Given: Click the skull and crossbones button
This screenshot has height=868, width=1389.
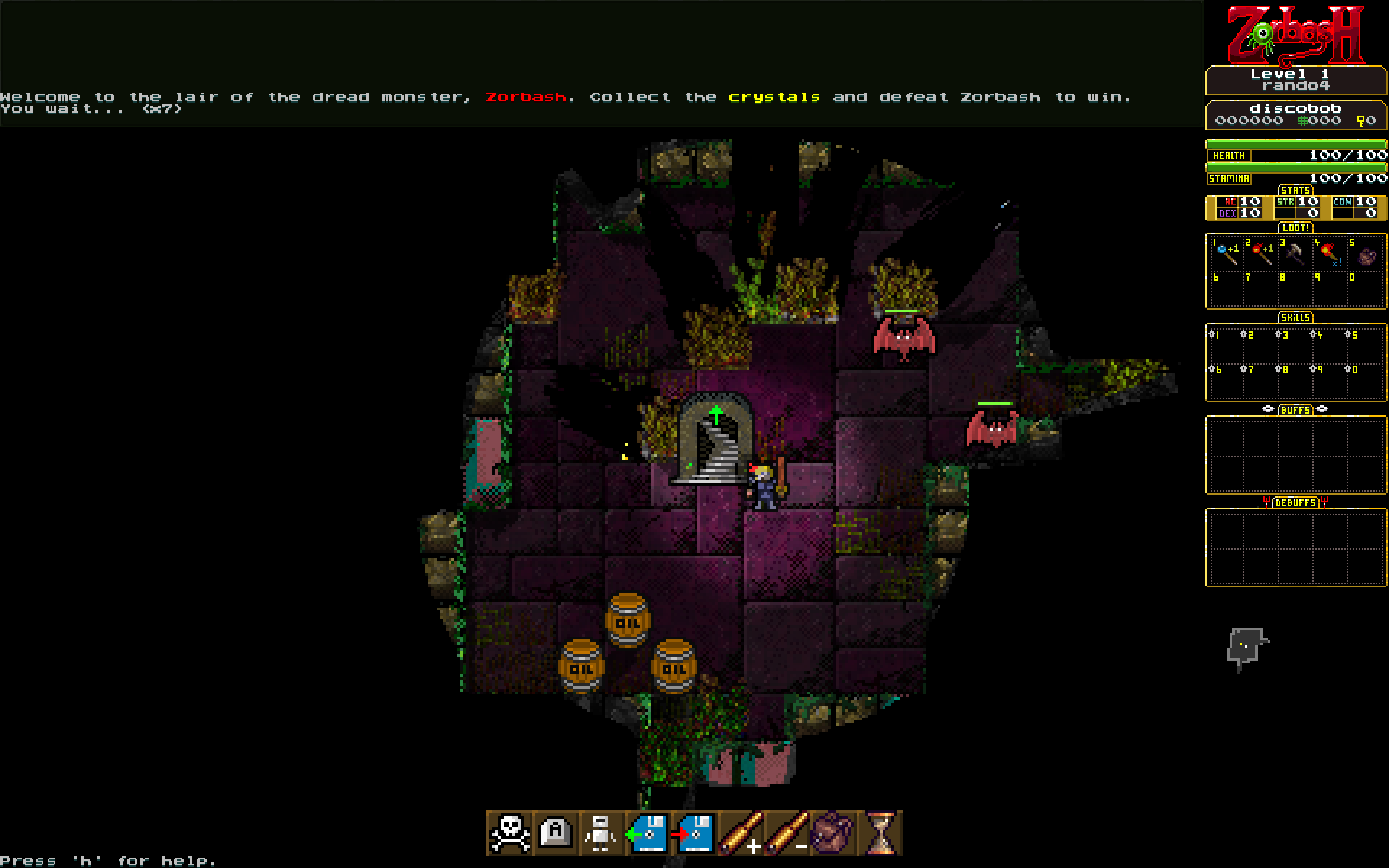Looking at the screenshot, I should 510,833.
